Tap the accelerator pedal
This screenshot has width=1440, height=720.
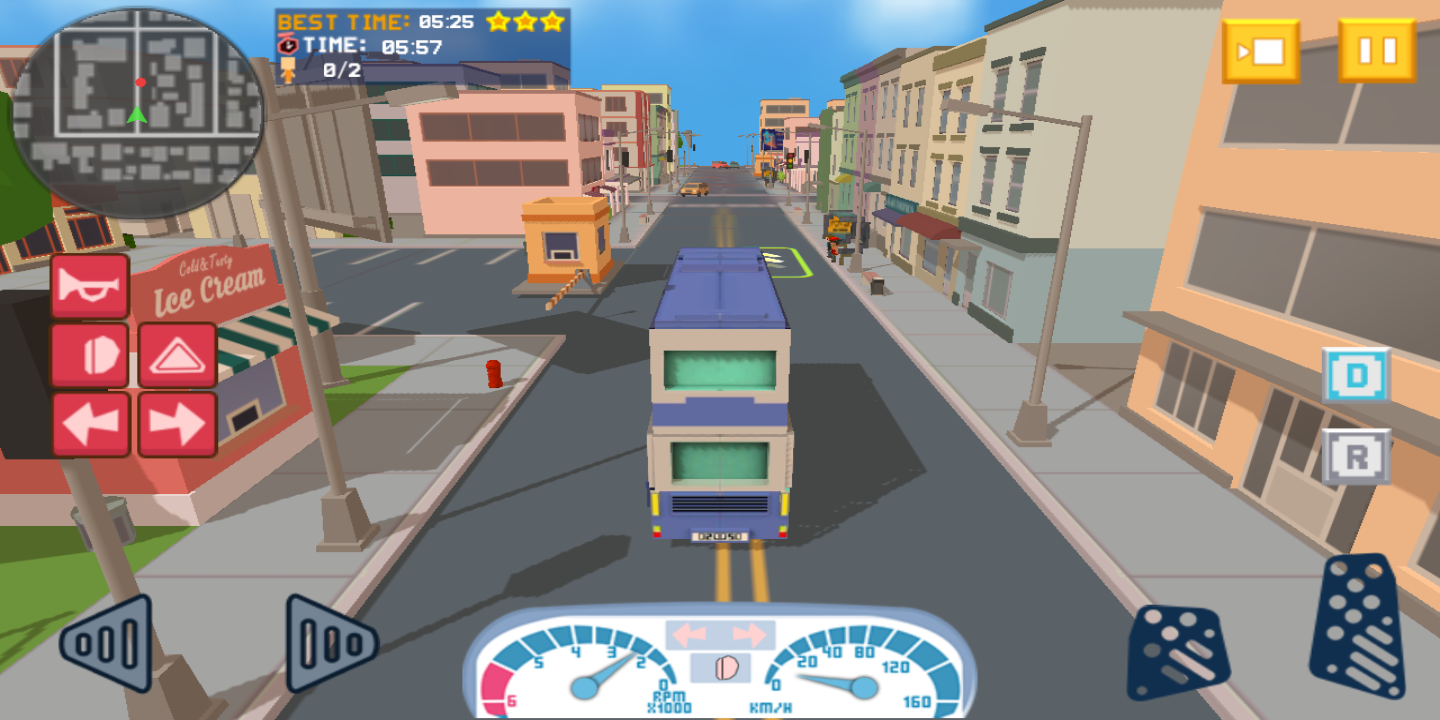pyautogui.click(x=1358, y=627)
